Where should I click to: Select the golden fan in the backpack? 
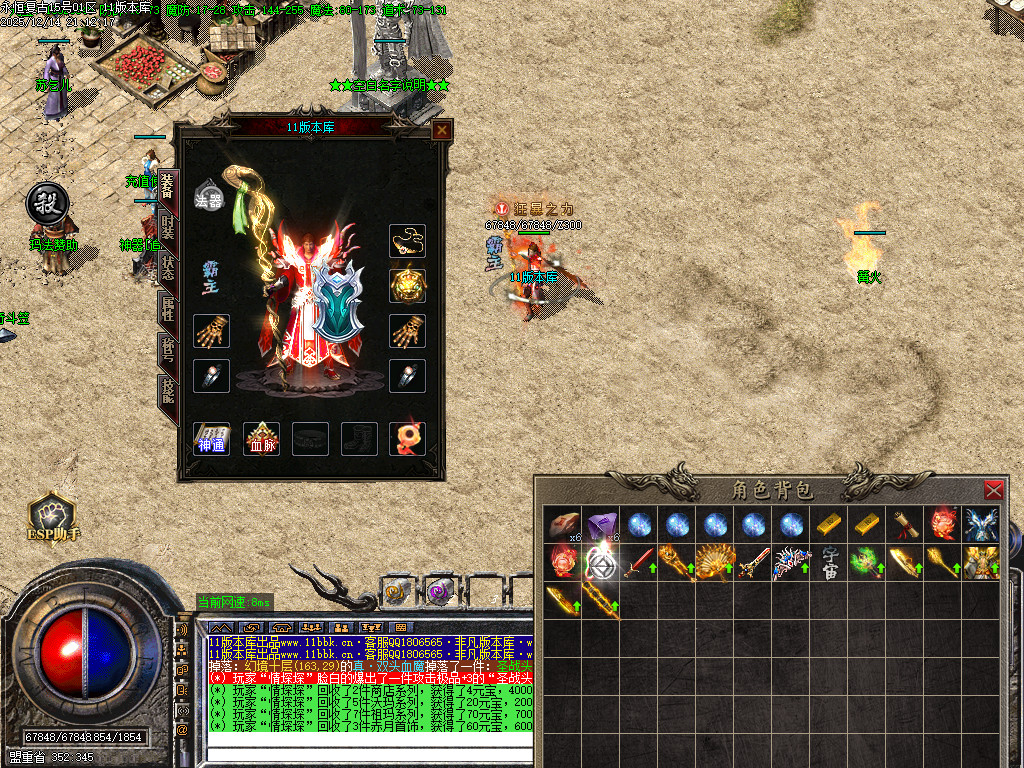(714, 562)
